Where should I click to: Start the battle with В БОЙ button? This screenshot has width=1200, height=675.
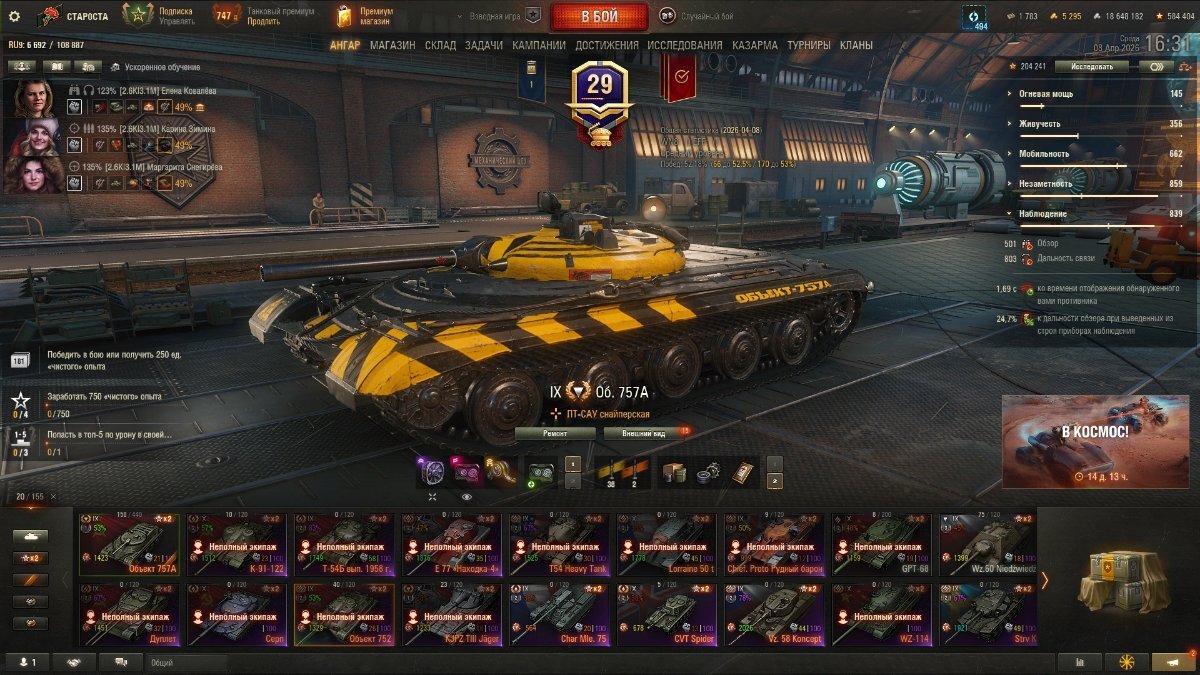[x=599, y=16]
